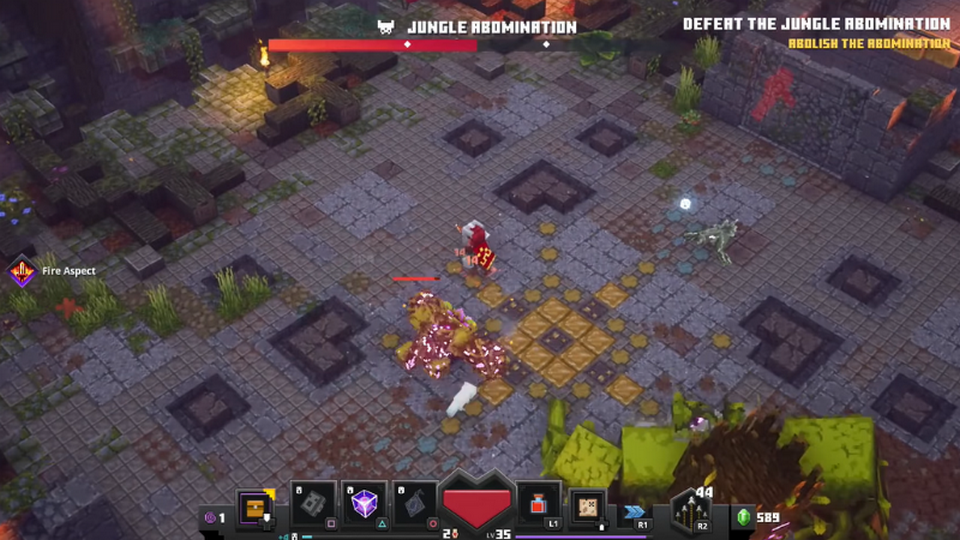The image size is (960, 540).
Task: Click the Fire Aspect enchantment icon
Action: [21, 271]
